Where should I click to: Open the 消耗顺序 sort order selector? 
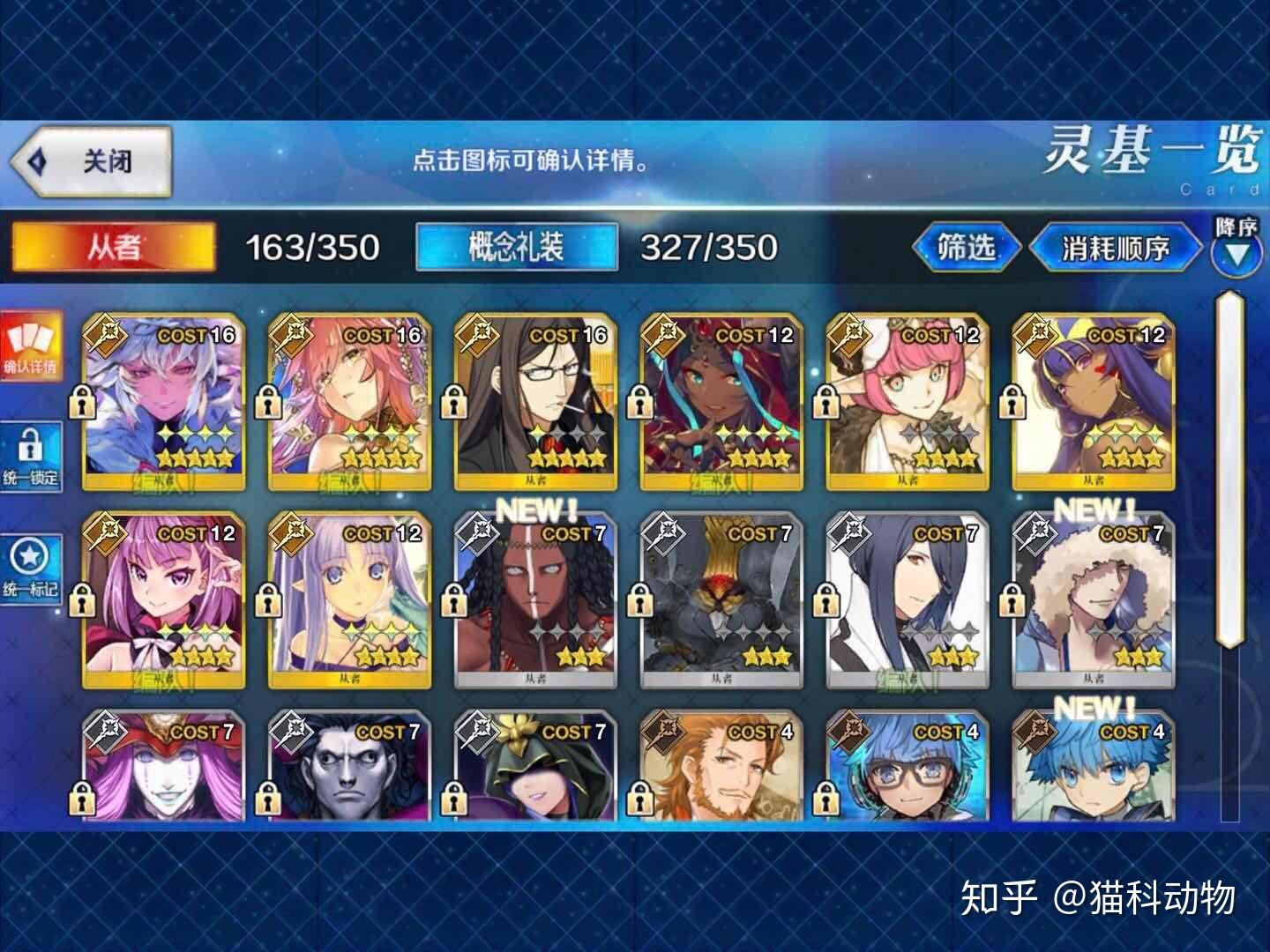pyautogui.click(x=1115, y=249)
